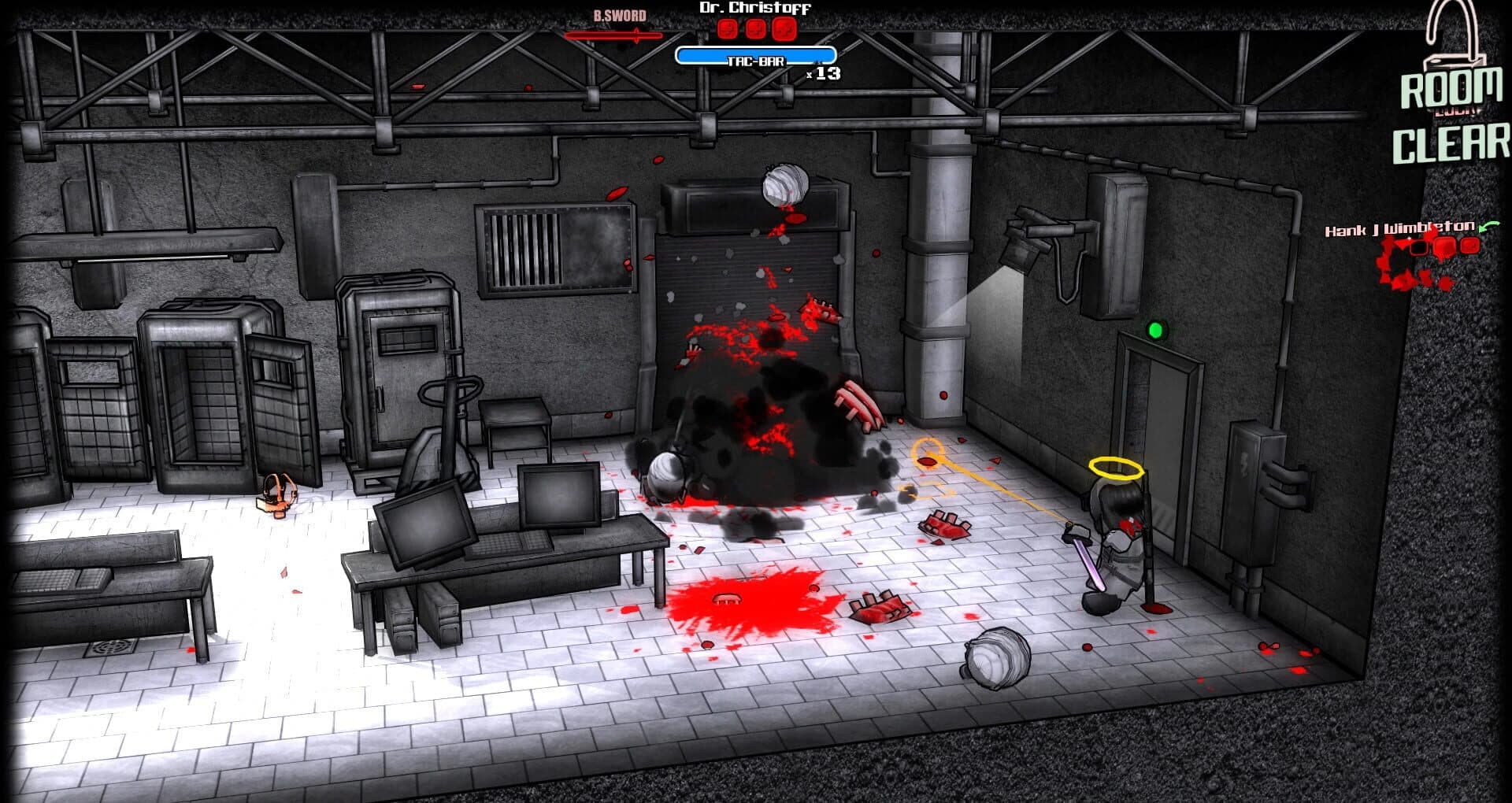Click the first red health square under Dr. Christoff
1512x803 pixels.
click(728, 30)
